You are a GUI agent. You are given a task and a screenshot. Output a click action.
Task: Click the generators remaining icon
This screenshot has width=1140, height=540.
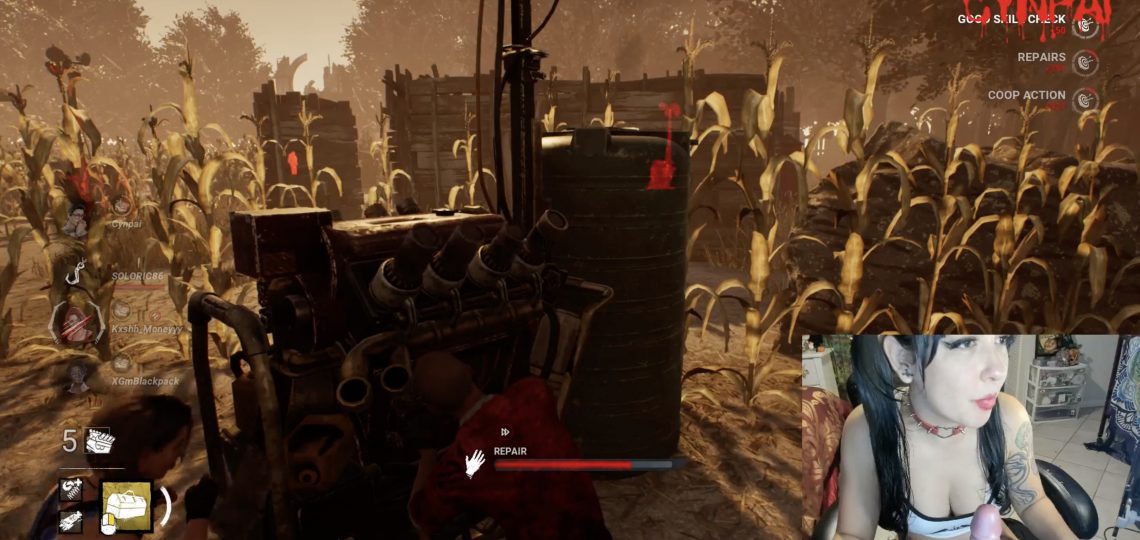(98, 441)
